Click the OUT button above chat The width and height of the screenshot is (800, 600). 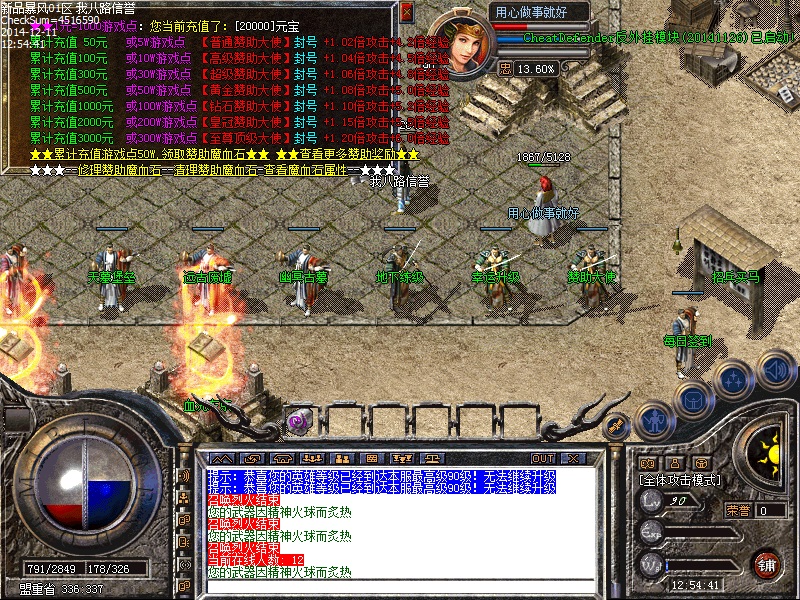543,458
